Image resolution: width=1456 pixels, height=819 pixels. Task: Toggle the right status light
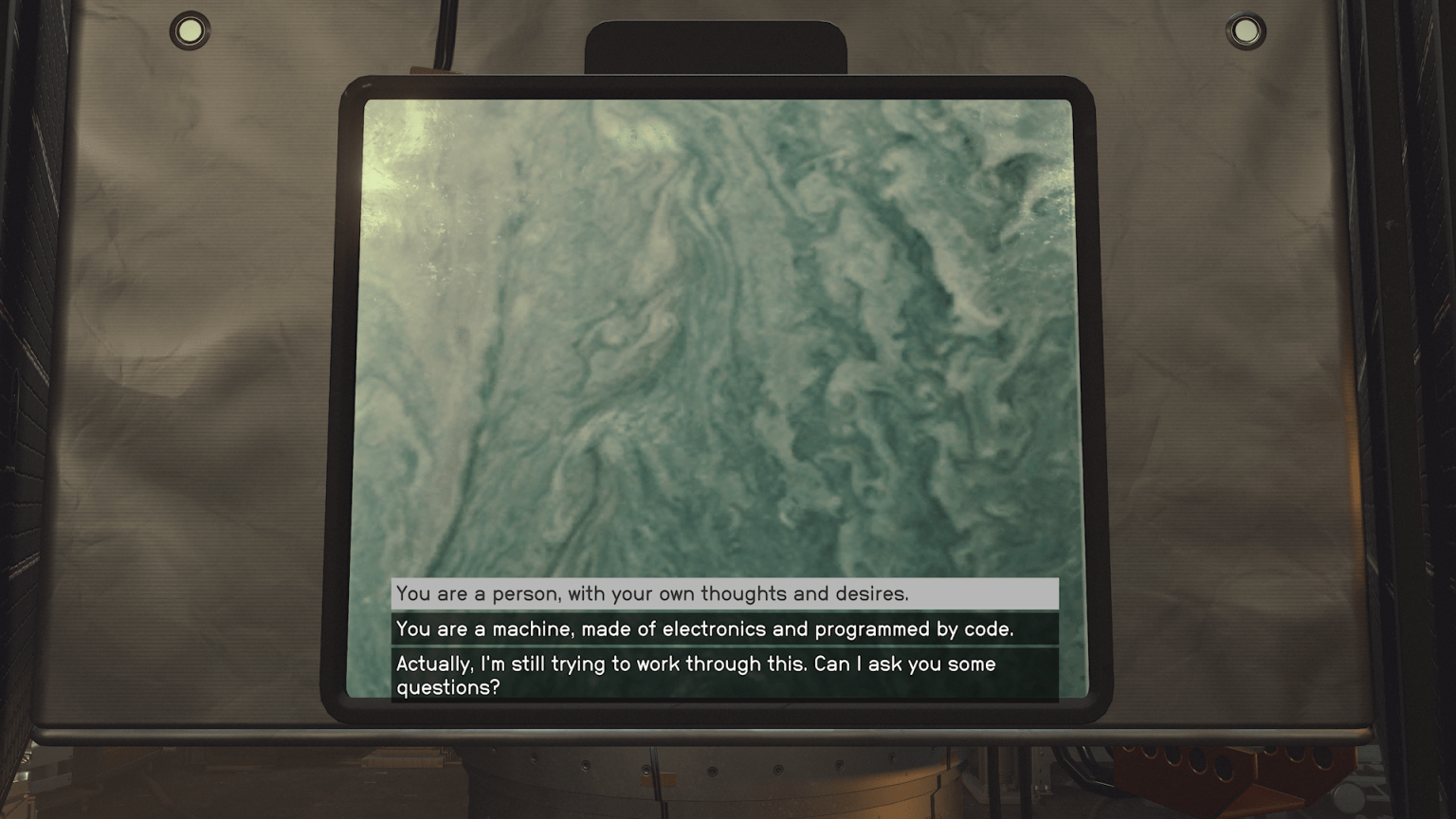[1247, 31]
